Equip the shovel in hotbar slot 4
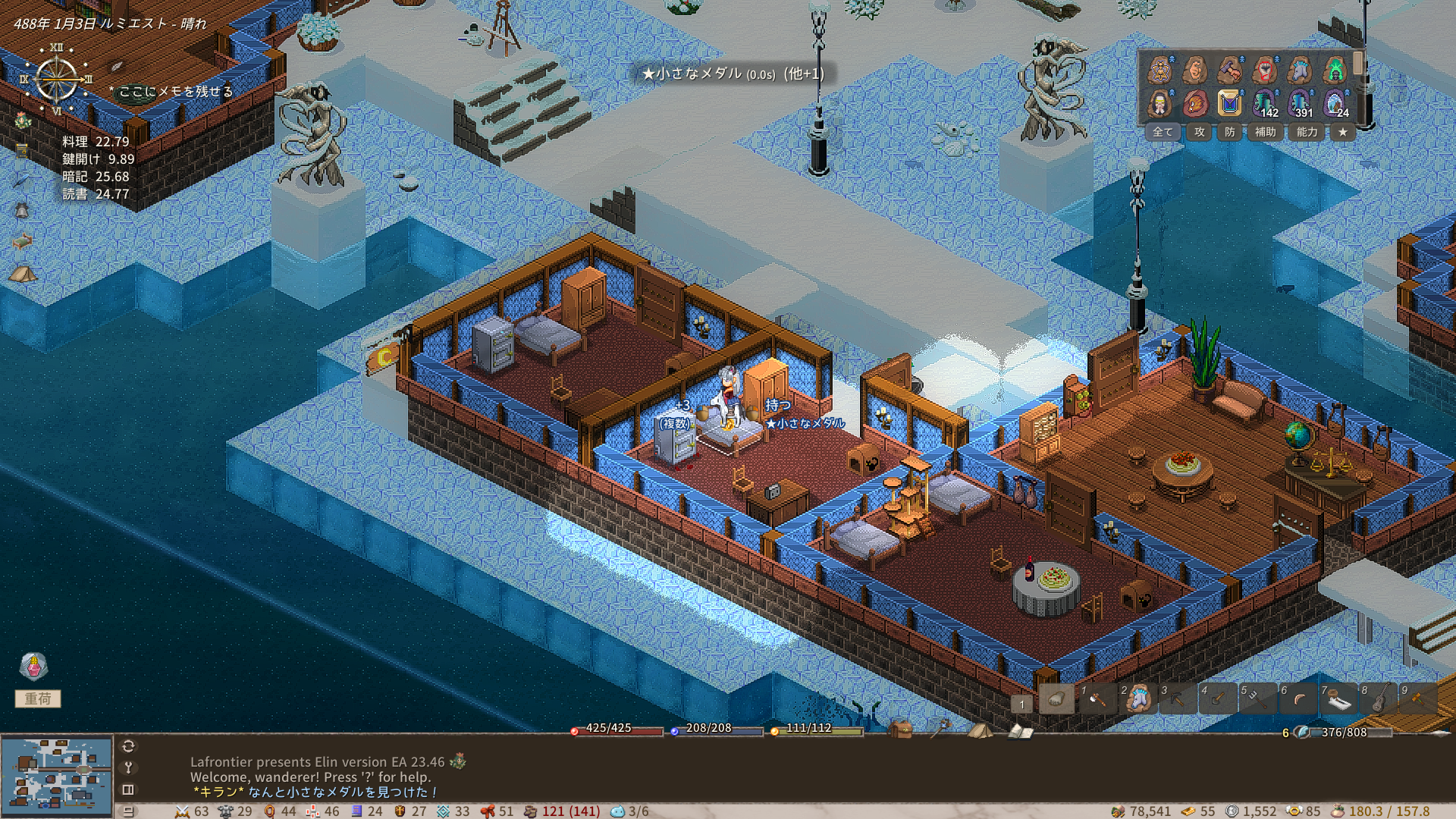The height and width of the screenshot is (819, 1456). (x=1218, y=699)
